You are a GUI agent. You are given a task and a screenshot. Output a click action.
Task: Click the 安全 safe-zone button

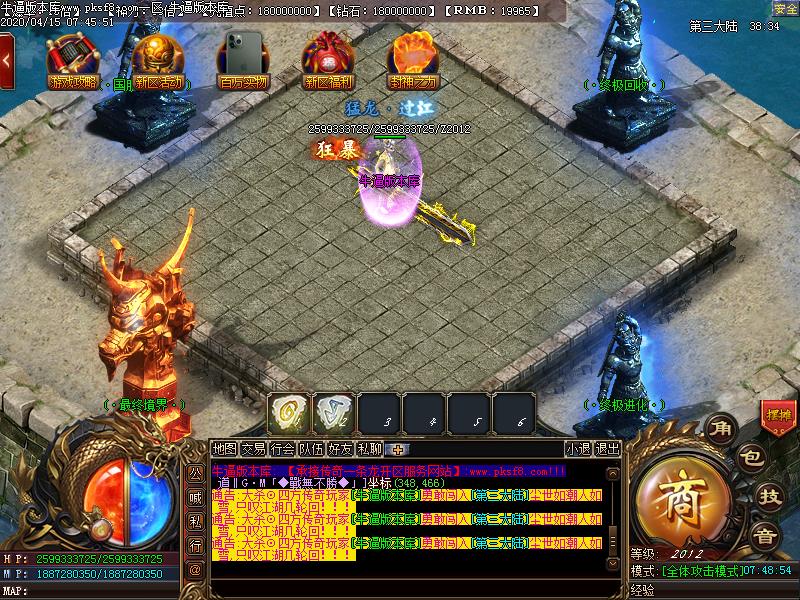tap(785, 9)
